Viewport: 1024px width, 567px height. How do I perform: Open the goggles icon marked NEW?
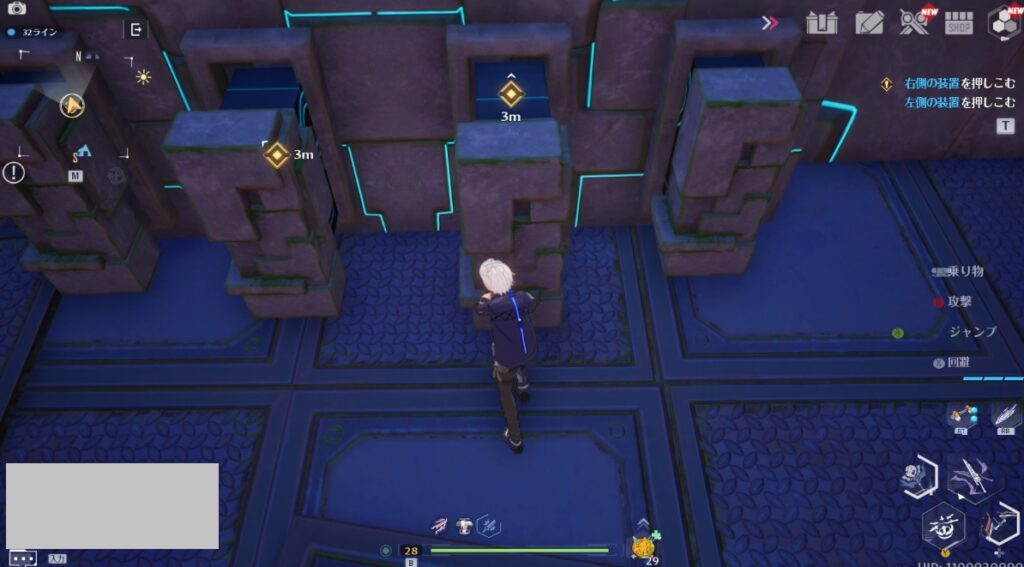click(x=914, y=22)
